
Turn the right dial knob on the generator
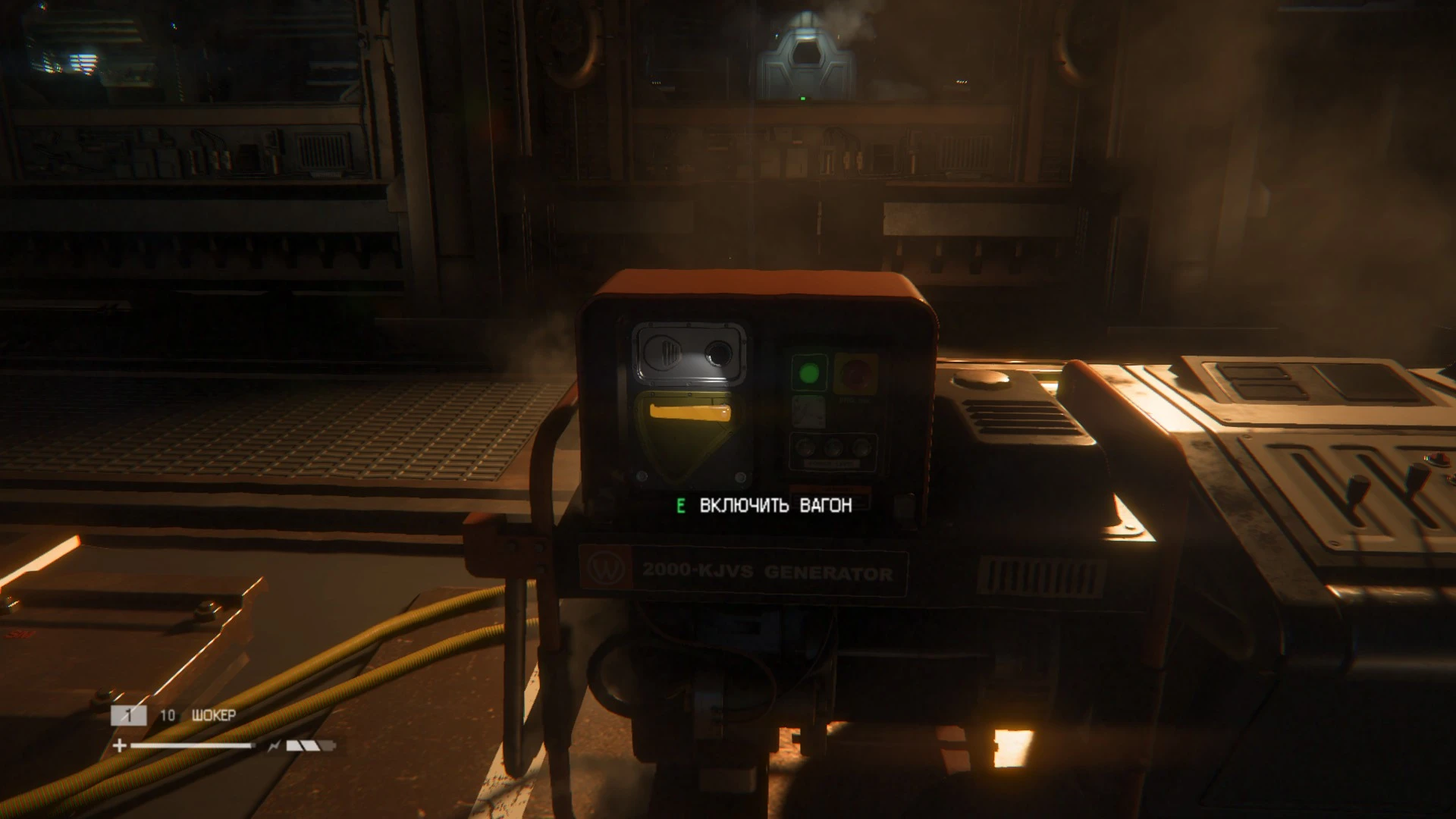point(861,448)
